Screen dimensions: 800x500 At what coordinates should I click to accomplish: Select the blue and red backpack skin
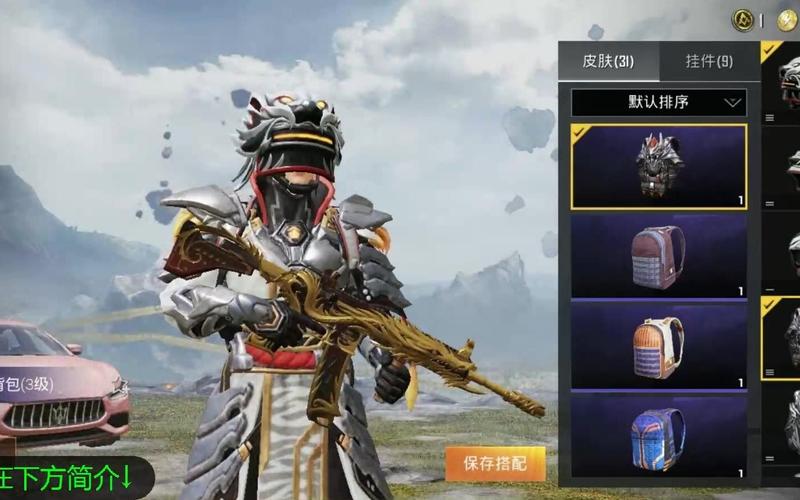coord(659,436)
